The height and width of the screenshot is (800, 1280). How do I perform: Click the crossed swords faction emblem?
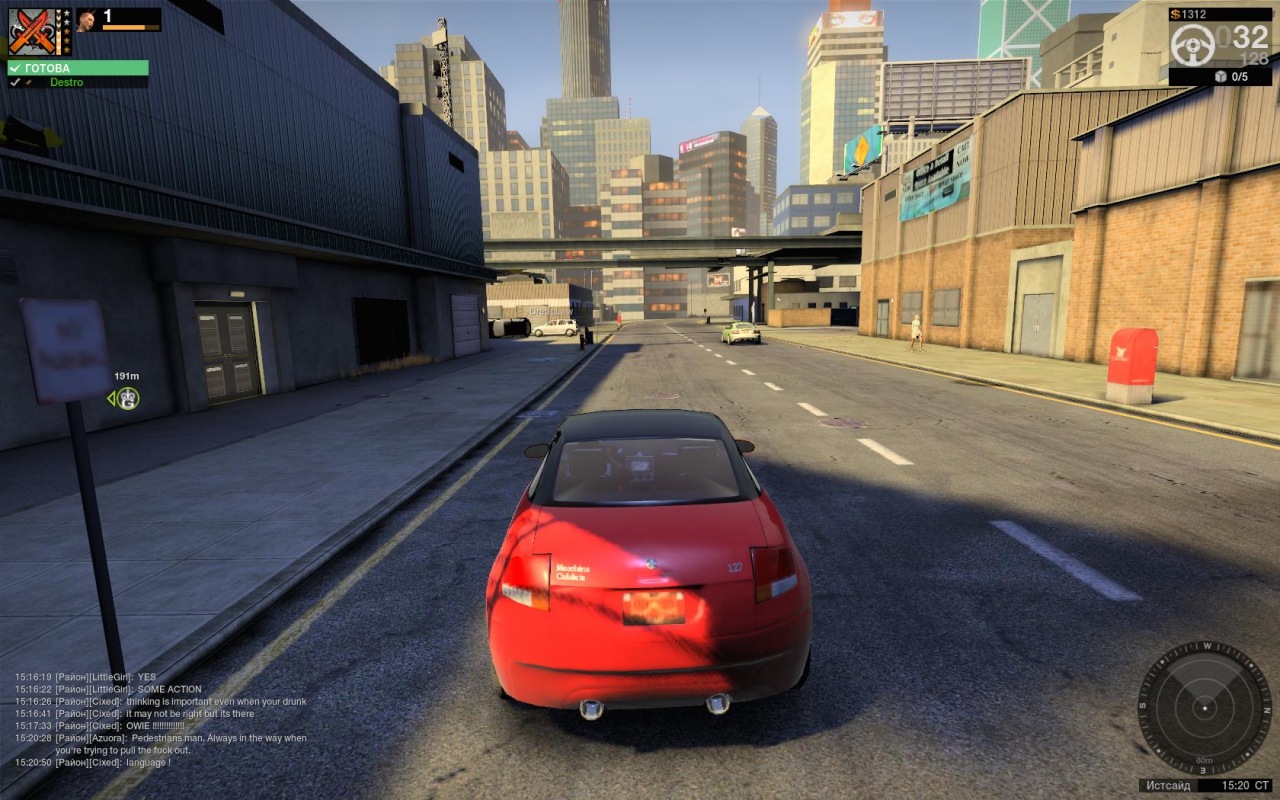(30, 31)
